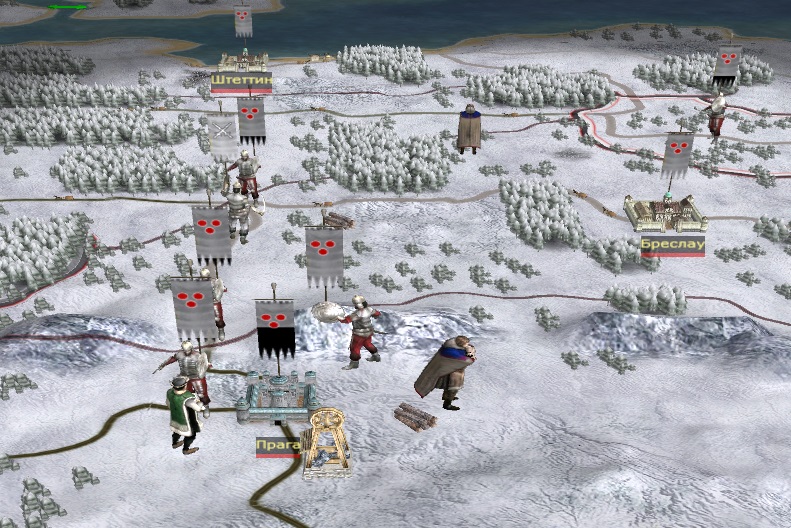Image resolution: width=791 pixels, height=528 pixels.
Task: Select the Прага settlement name label
Action: pyautogui.click(x=277, y=442)
